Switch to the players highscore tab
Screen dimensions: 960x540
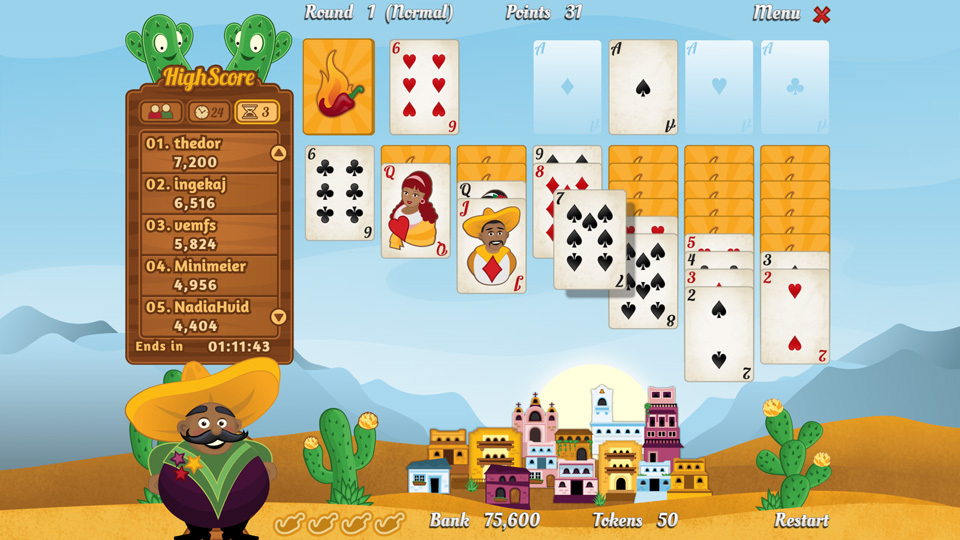coord(161,112)
